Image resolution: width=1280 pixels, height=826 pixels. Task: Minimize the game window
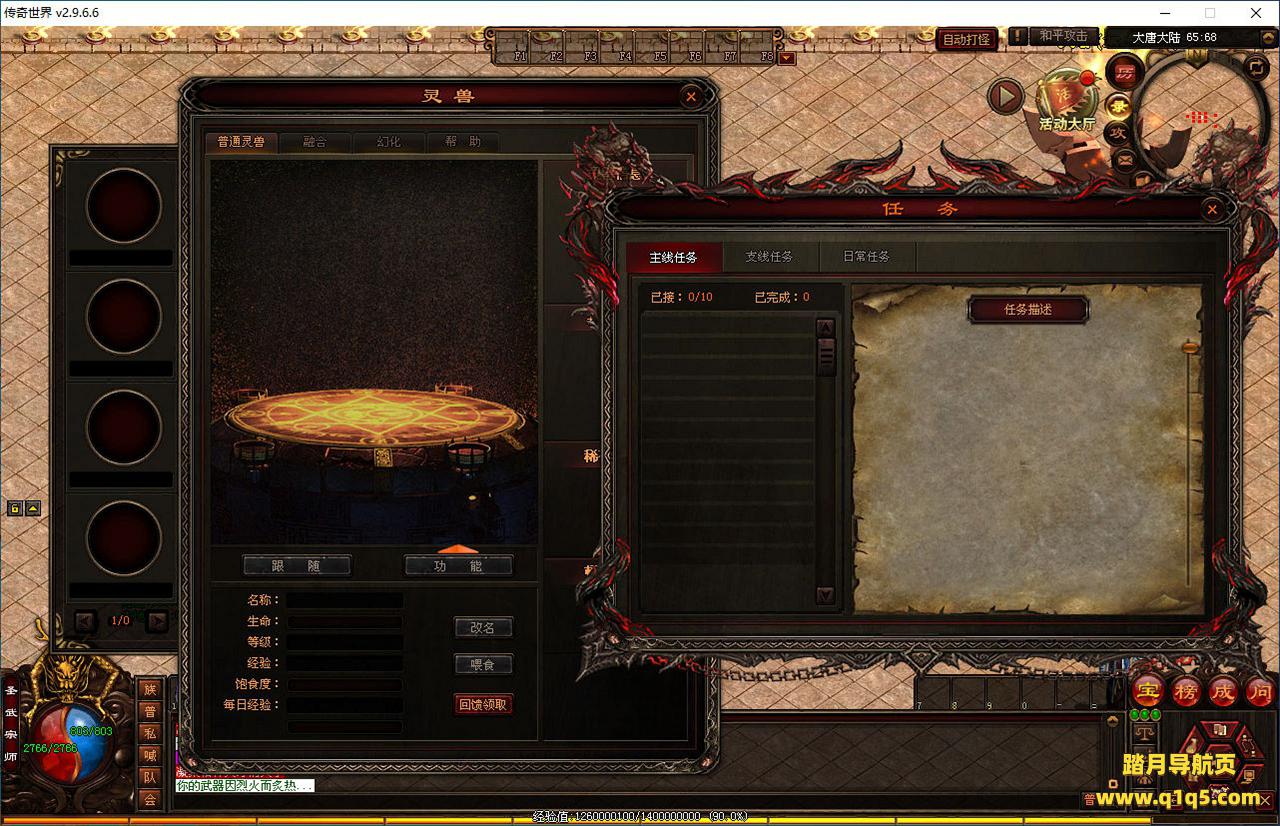point(1163,13)
